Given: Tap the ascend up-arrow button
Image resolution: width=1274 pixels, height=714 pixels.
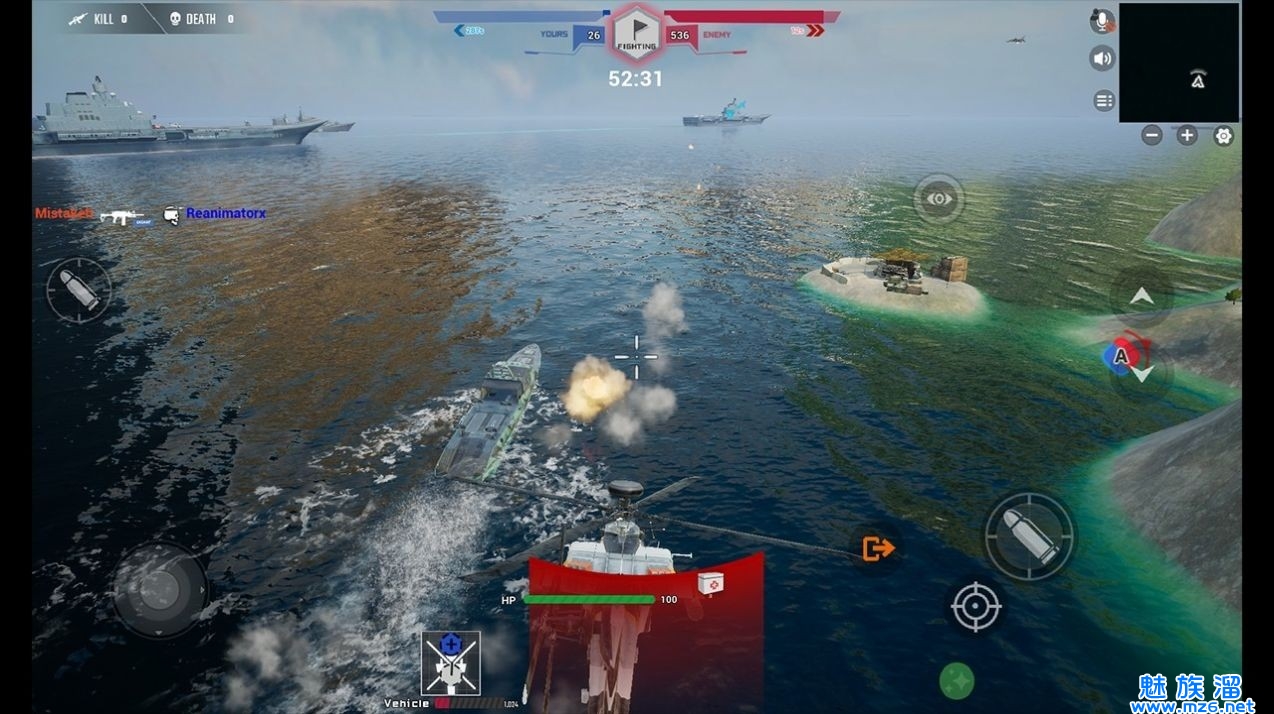Looking at the screenshot, I should (1141, 297).
